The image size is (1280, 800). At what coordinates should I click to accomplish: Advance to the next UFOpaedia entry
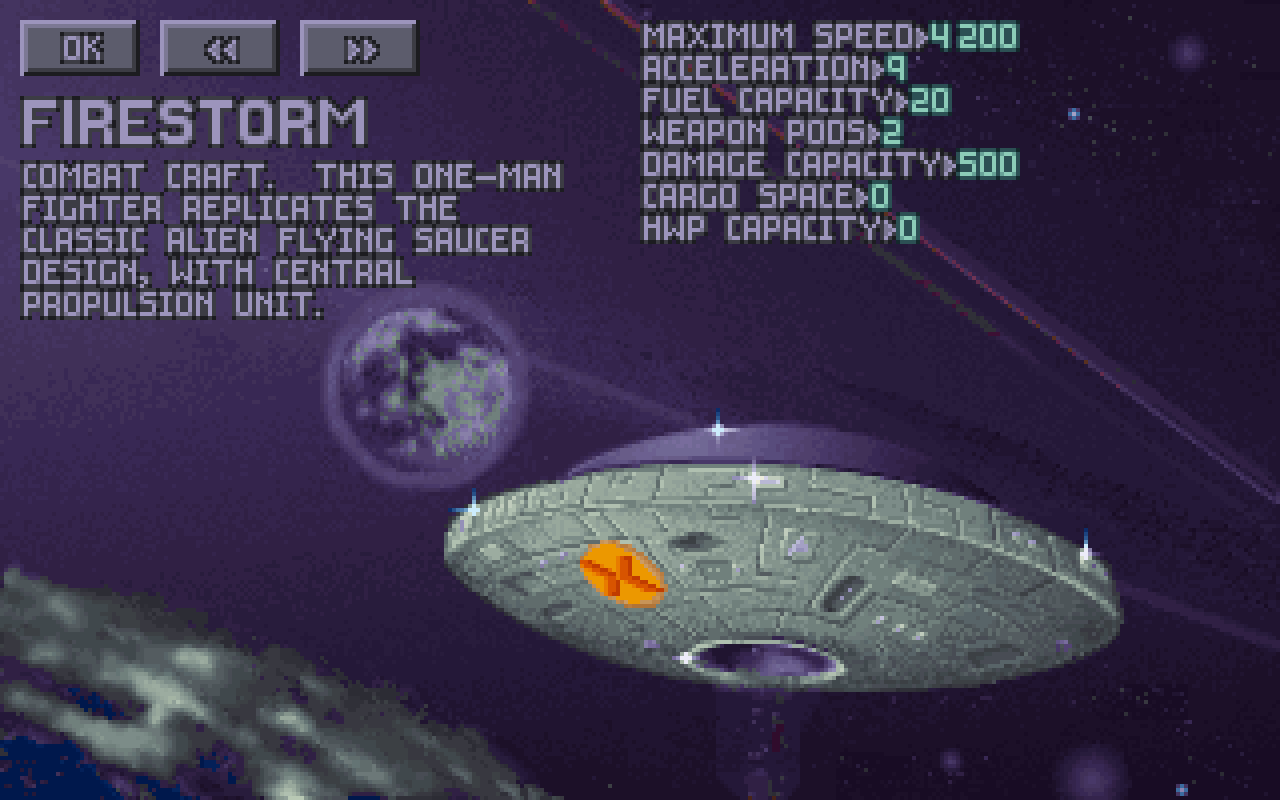(359, 47)
